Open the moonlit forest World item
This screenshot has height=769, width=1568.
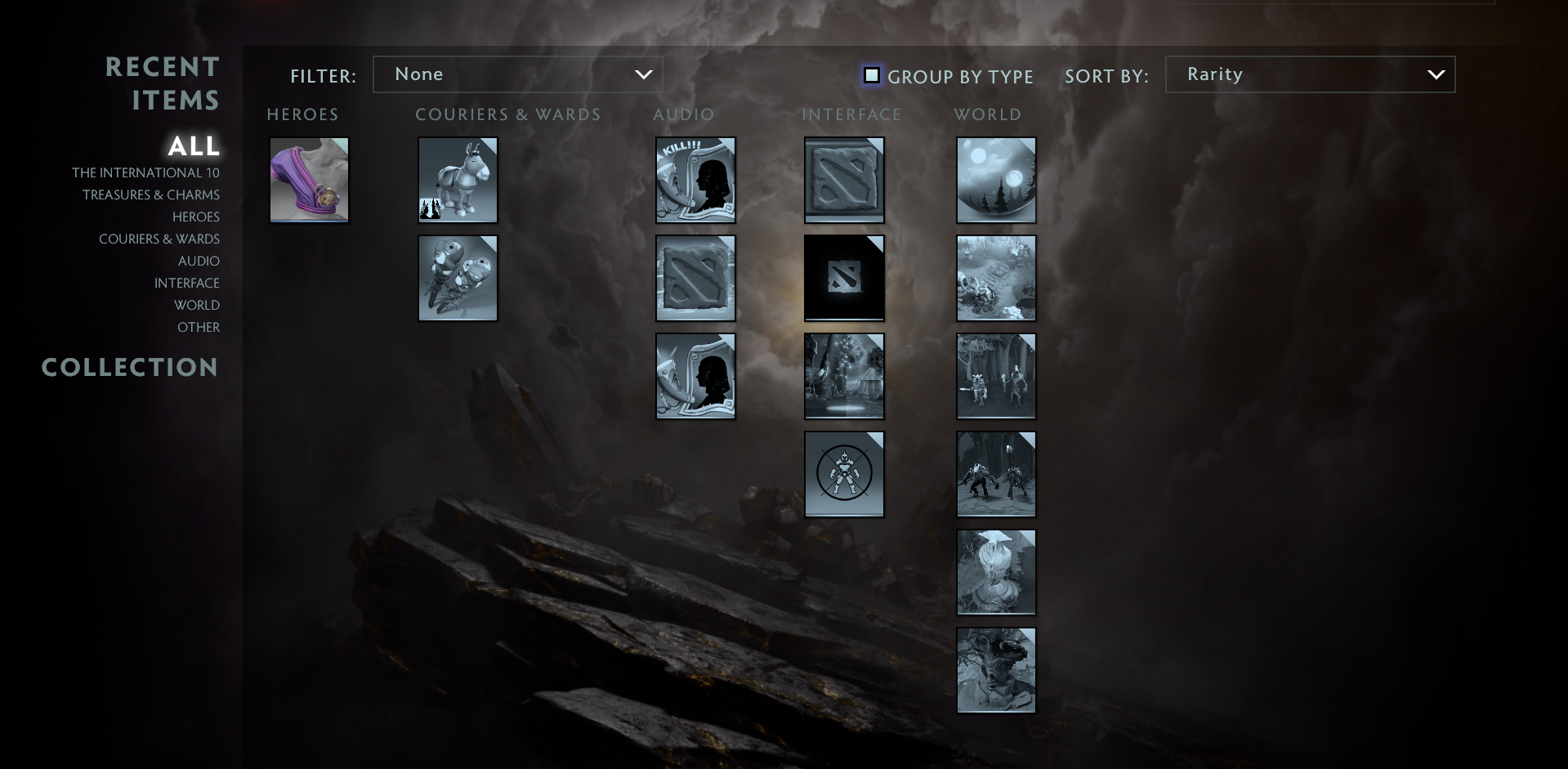coord(996,180)
